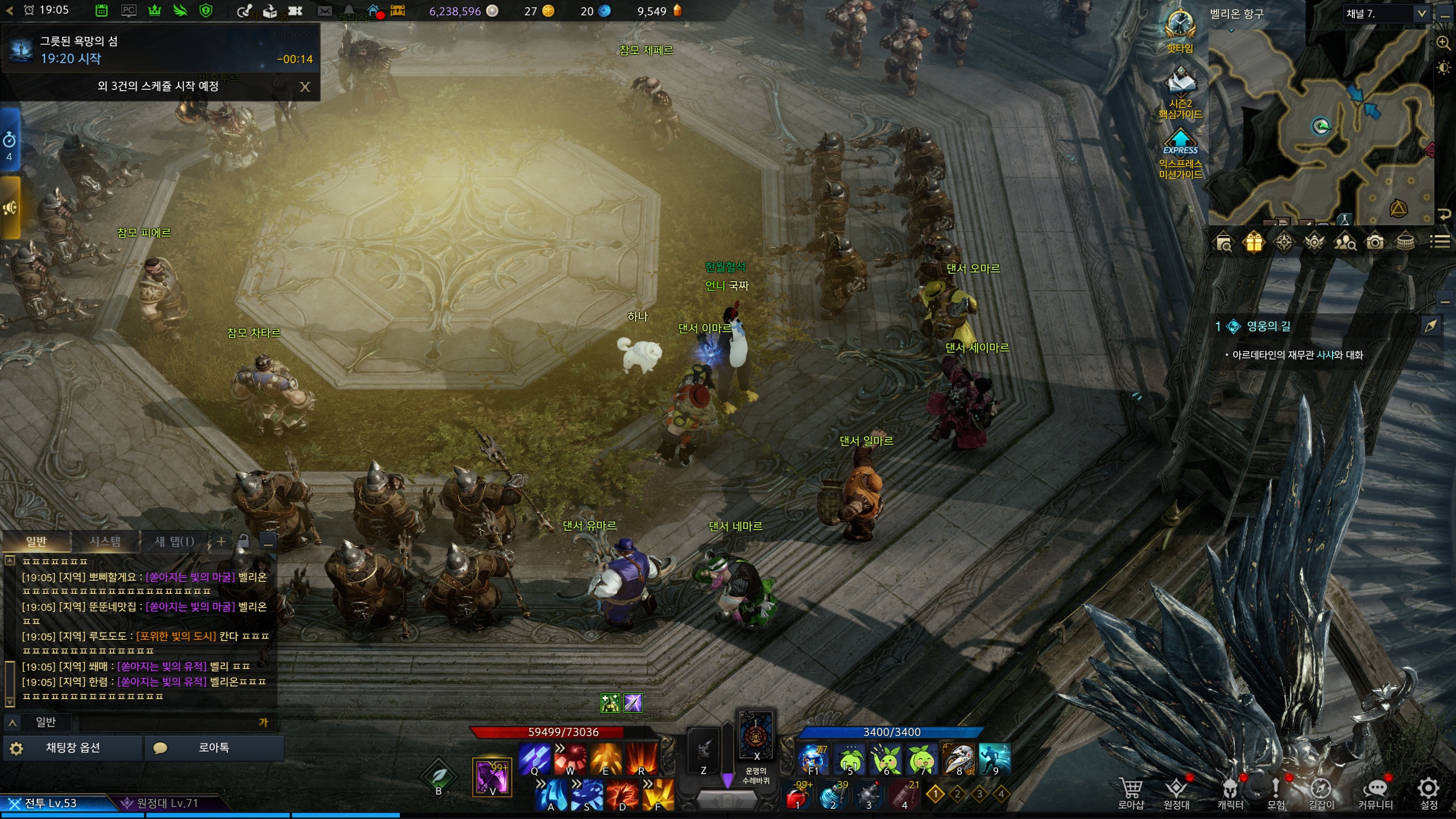
Task: Open the 커뮤니티 community menu
Action: 1375,791
